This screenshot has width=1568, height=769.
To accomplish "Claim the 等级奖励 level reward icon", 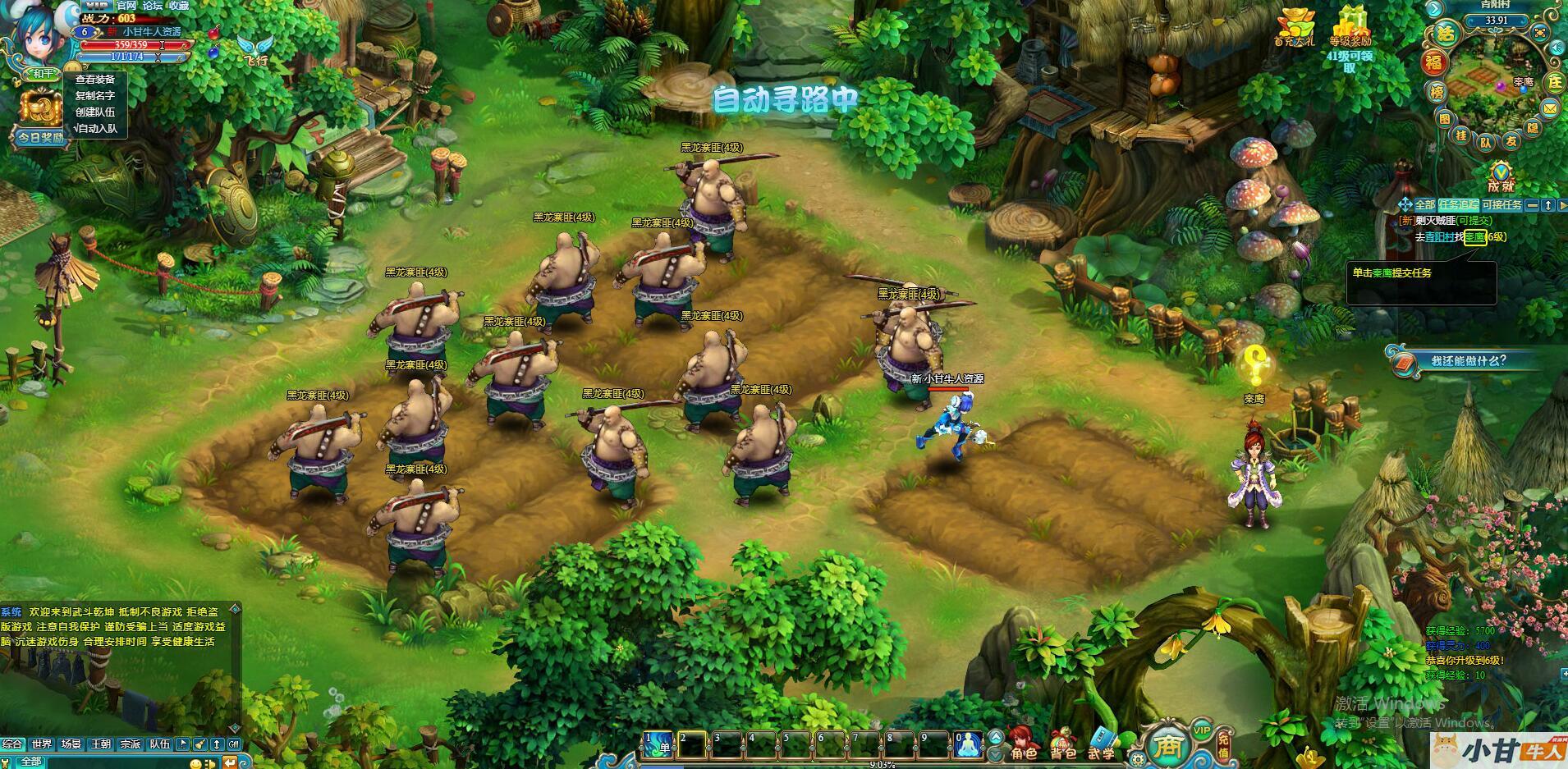I will click(1350, 26).
